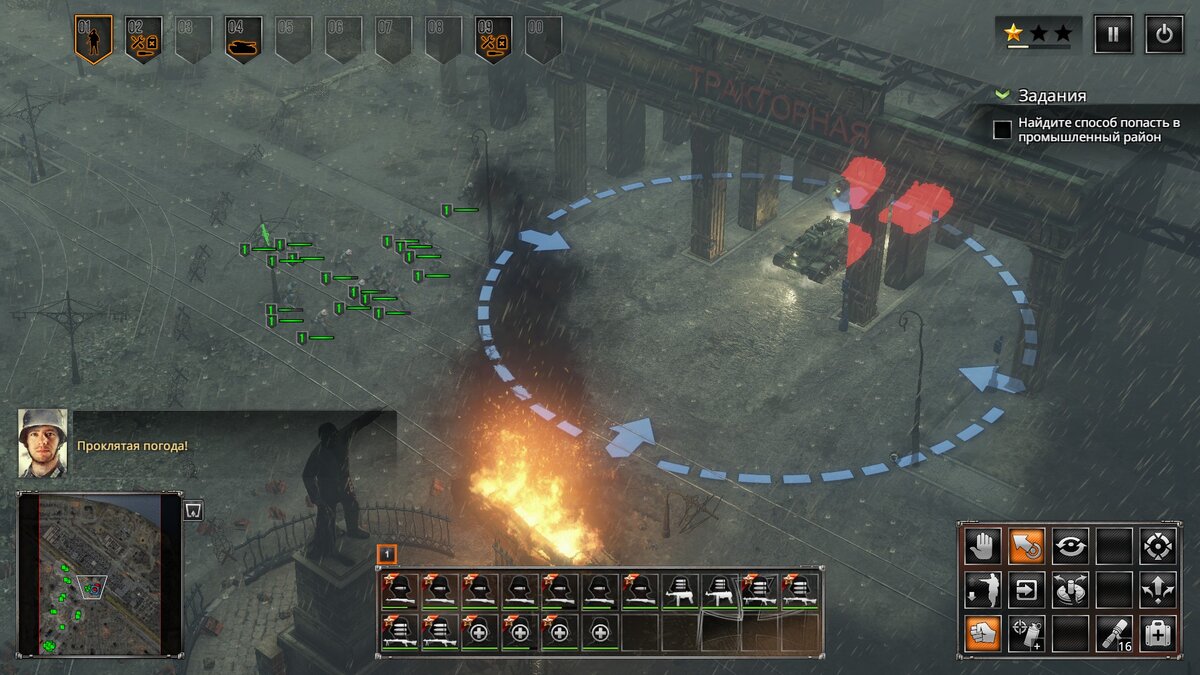Click the enter-building arrow command
Viewport: 1200px width, 675px height.
click(1026, 590)
